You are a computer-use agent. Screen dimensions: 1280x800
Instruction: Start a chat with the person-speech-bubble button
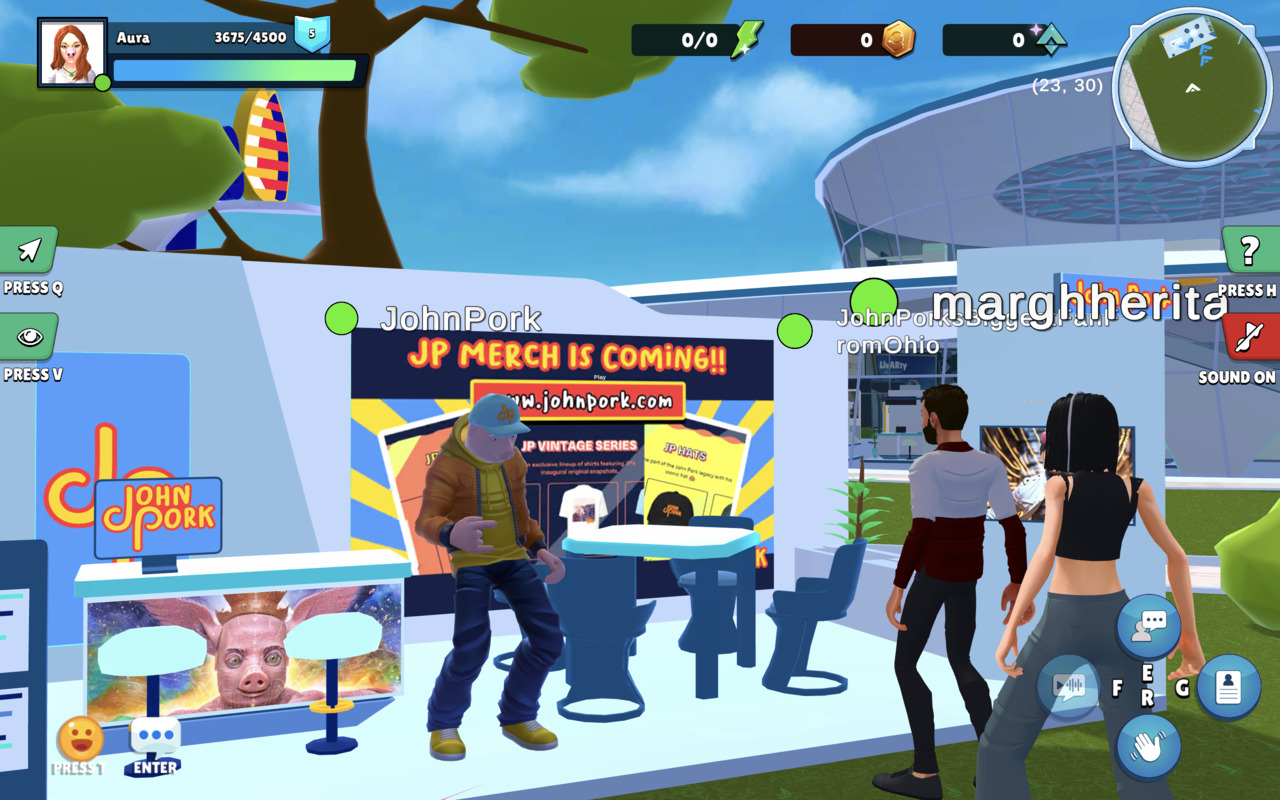[1148, 627]
